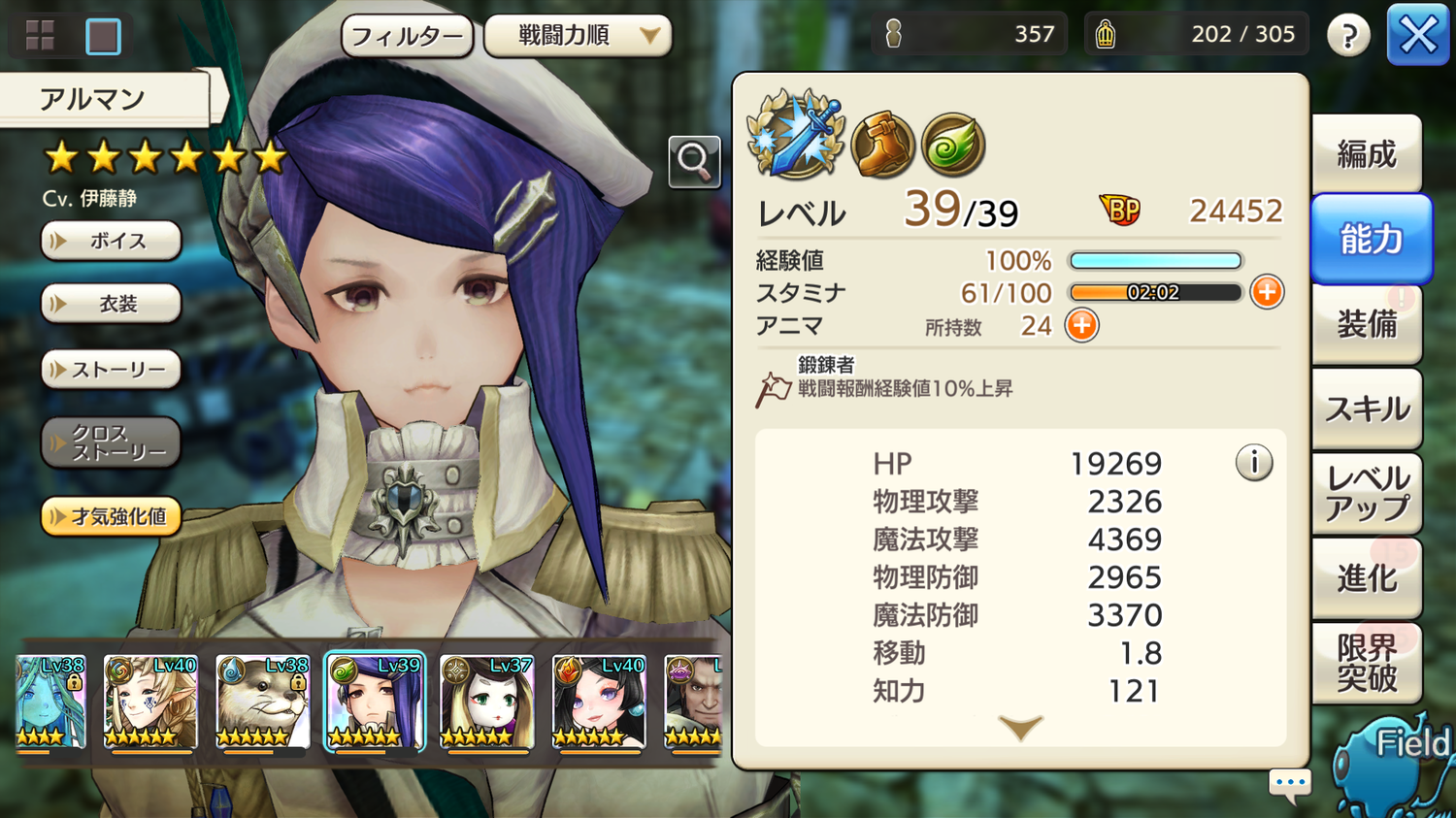This screenshot has height=818, width=1456.
Task: Switch to the 編成 formation tab
Action: pos(1367,154)
